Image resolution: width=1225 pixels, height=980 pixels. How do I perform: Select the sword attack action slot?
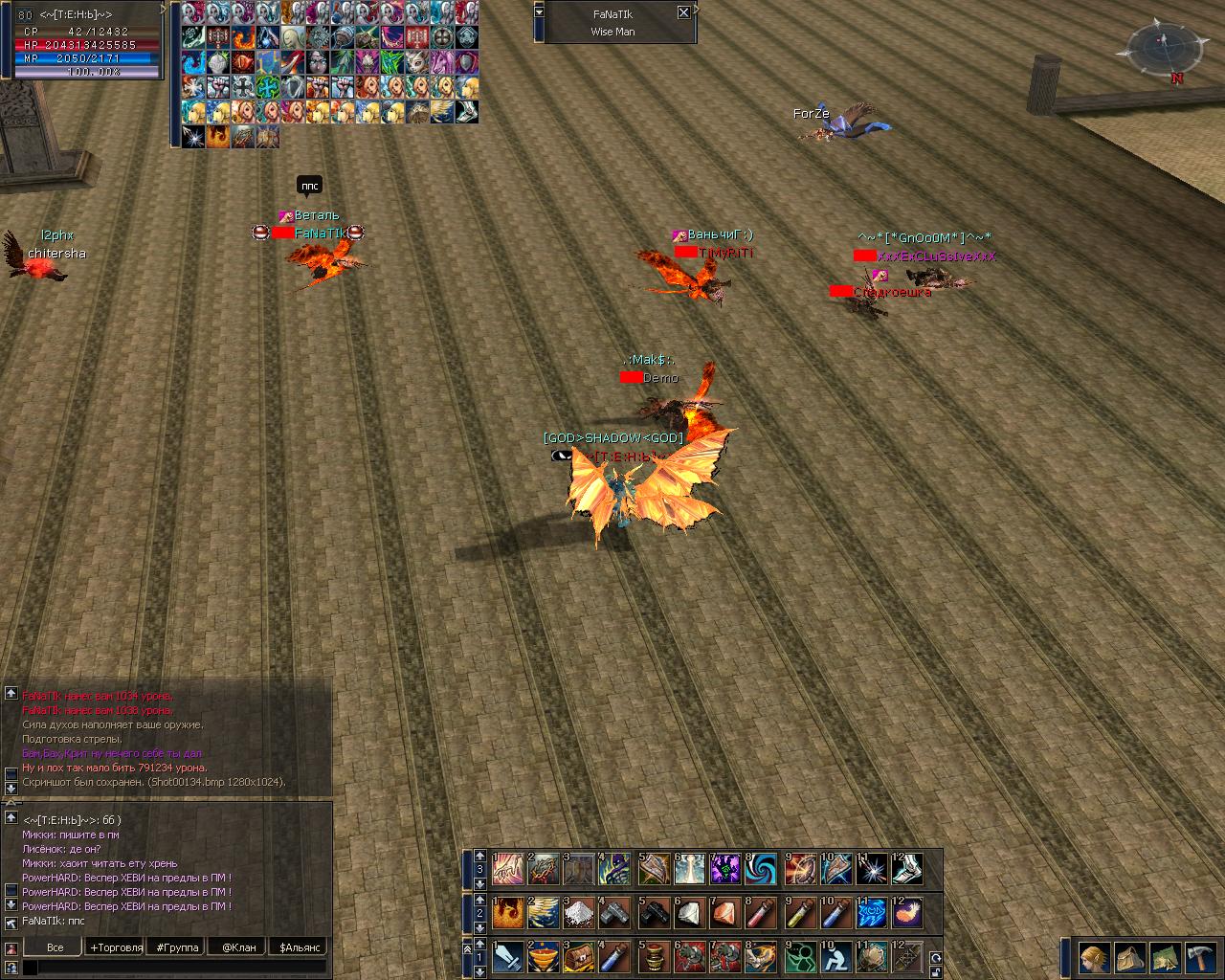507,956
